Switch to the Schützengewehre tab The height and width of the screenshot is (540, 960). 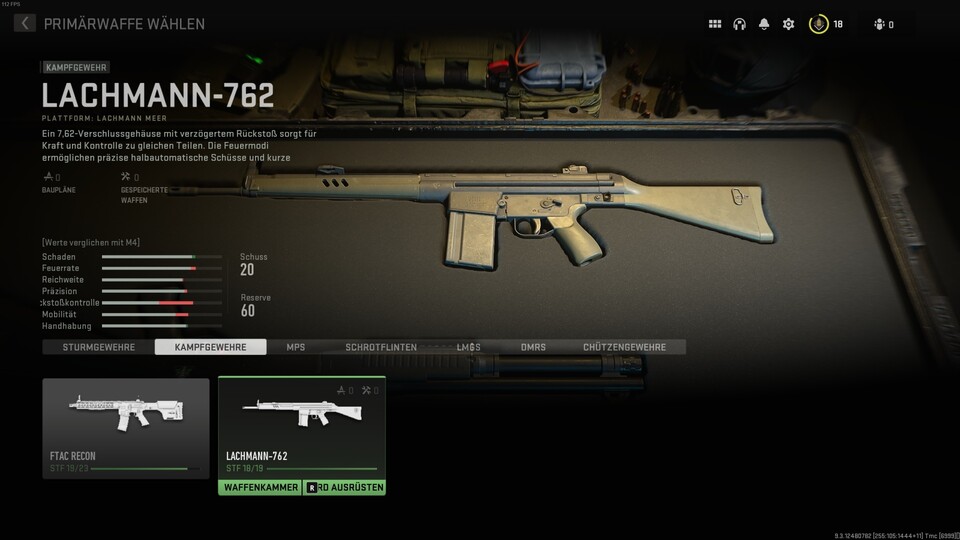point(624,347)
